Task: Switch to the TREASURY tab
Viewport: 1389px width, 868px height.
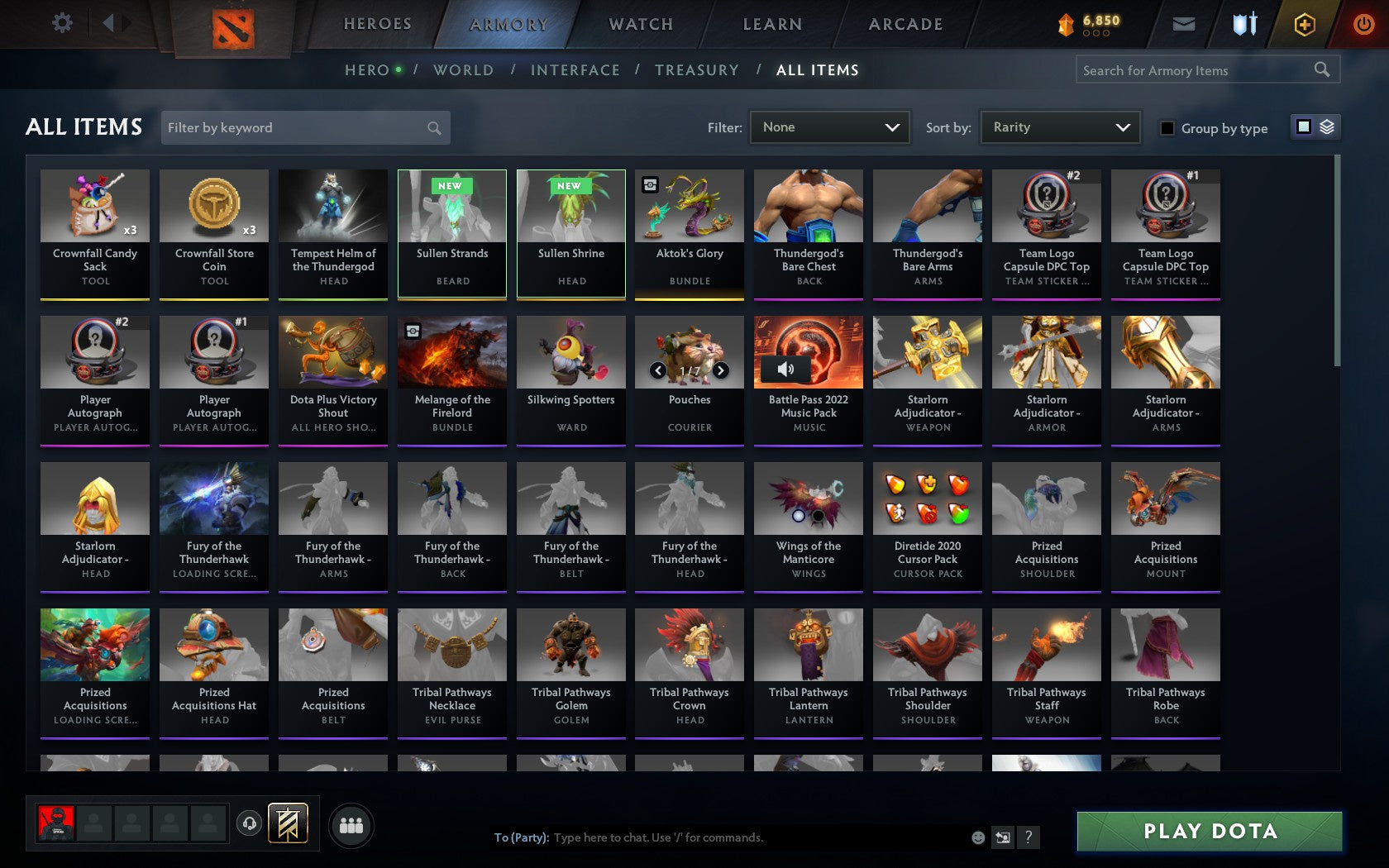Action: 697,70
